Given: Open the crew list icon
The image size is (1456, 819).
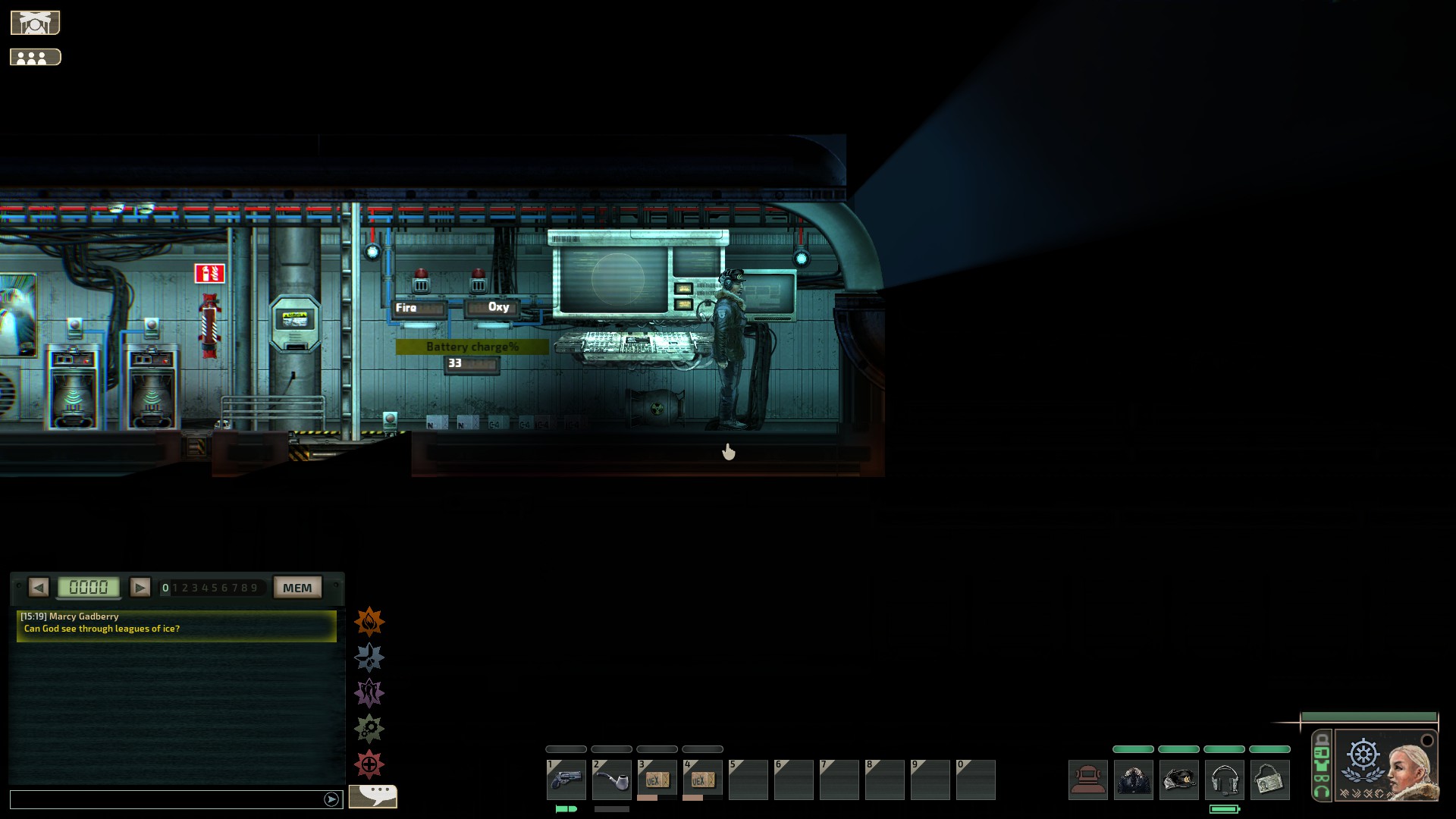Looking at the screenshot, I should (x=35, y=23).
